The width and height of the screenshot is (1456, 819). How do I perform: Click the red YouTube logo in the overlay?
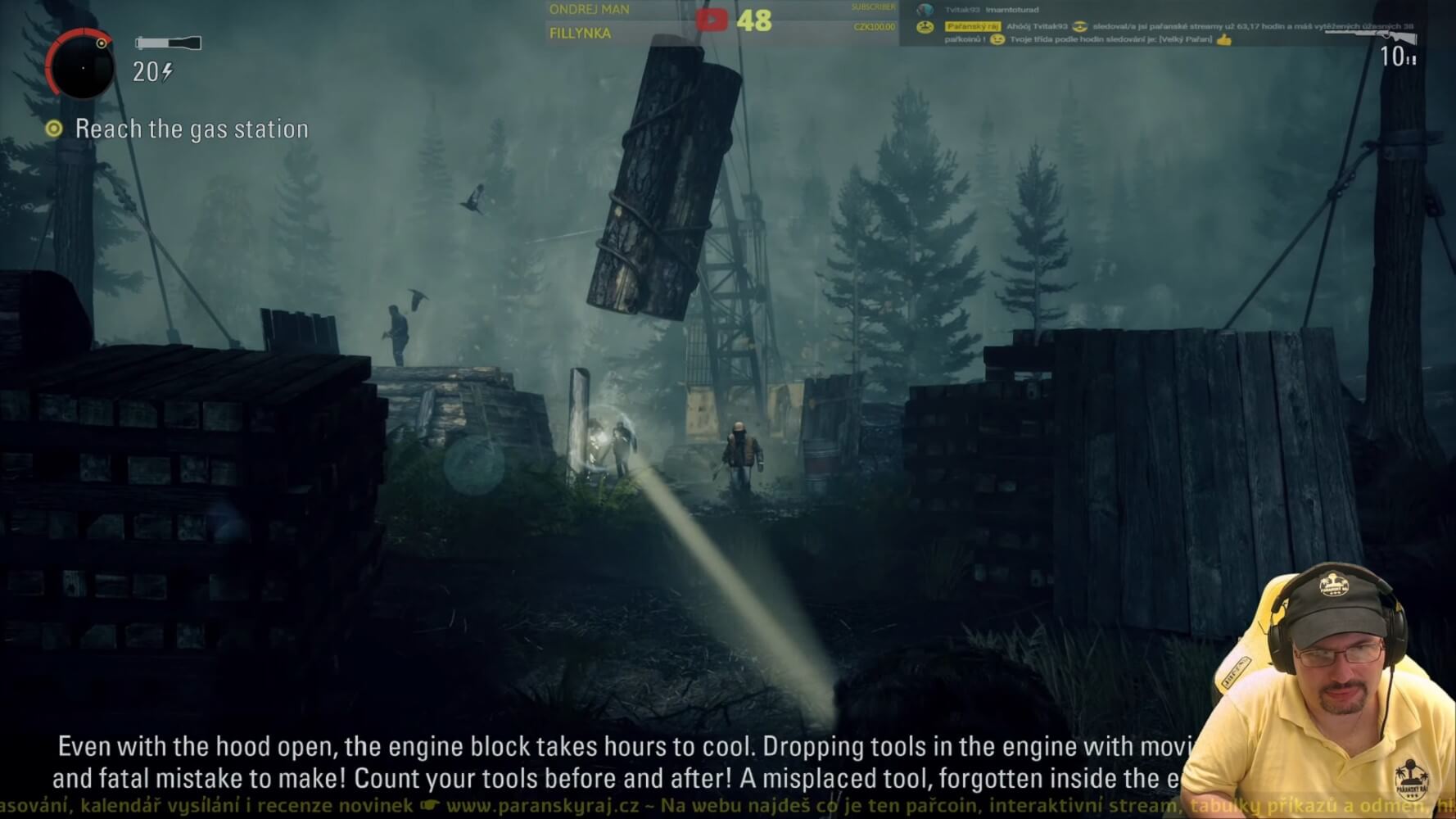(711, 20)
